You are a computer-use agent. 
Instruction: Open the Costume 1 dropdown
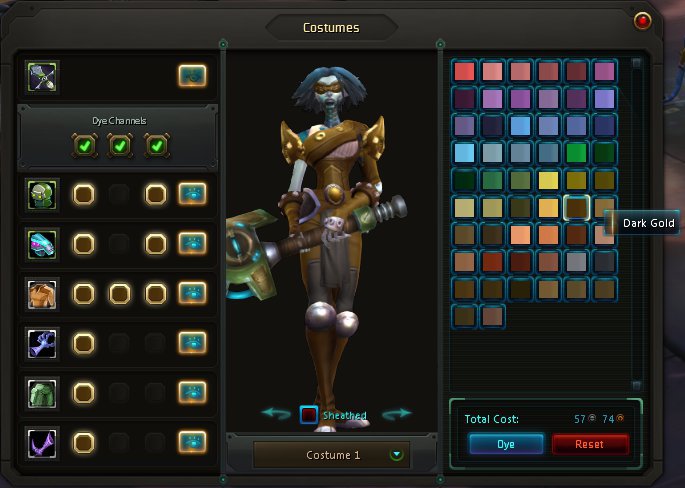point(398,454)
